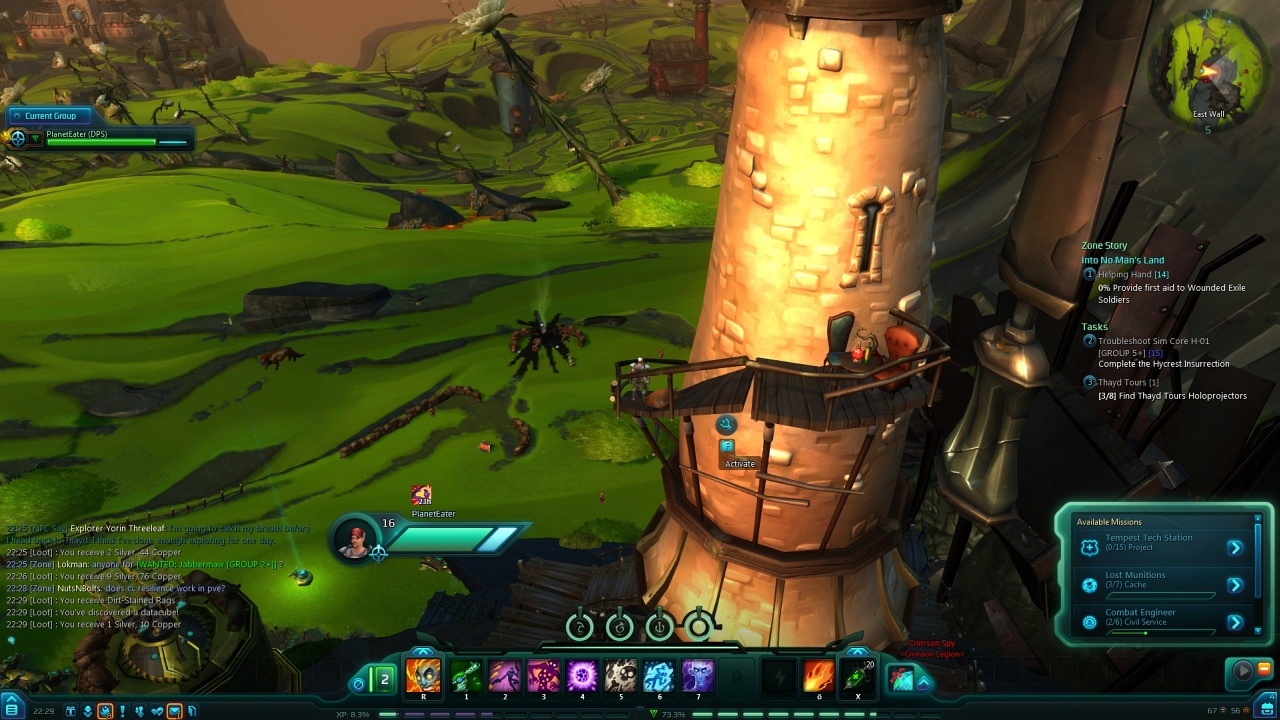Use the purple face ability in slot 7
This screenshot has height=720, width=1280.
pos(698,677)
